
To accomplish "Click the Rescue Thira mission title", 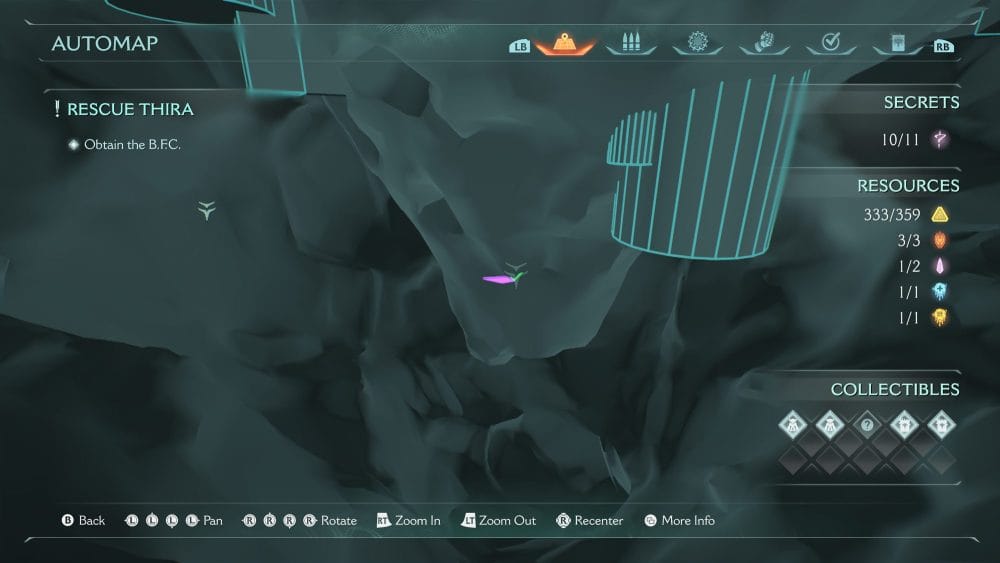I will [x=130, y=109].
